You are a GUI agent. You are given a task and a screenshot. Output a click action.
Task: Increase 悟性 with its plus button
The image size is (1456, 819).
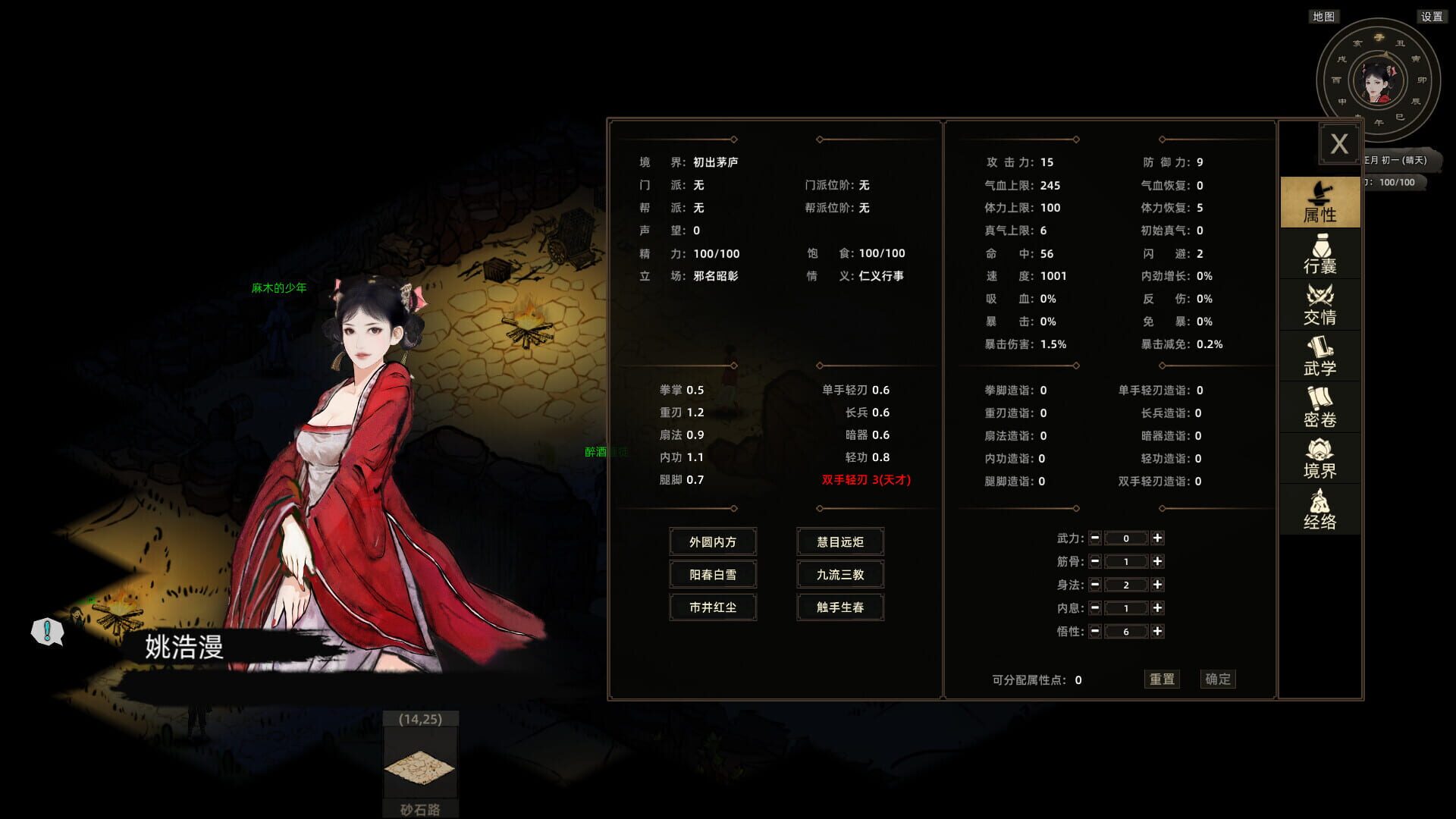[1157, 631]
